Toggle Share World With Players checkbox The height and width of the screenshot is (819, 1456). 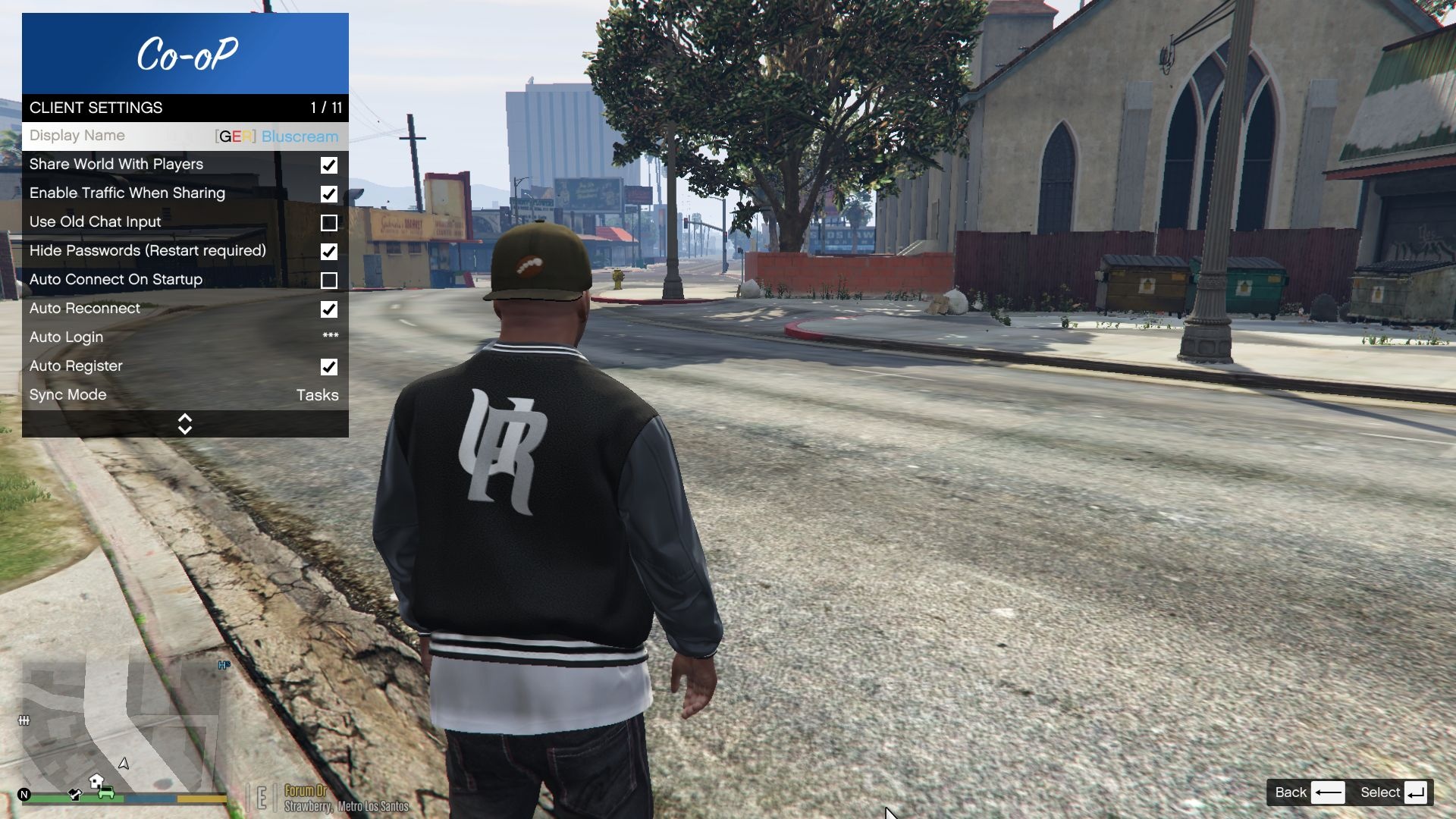point(328,165)
